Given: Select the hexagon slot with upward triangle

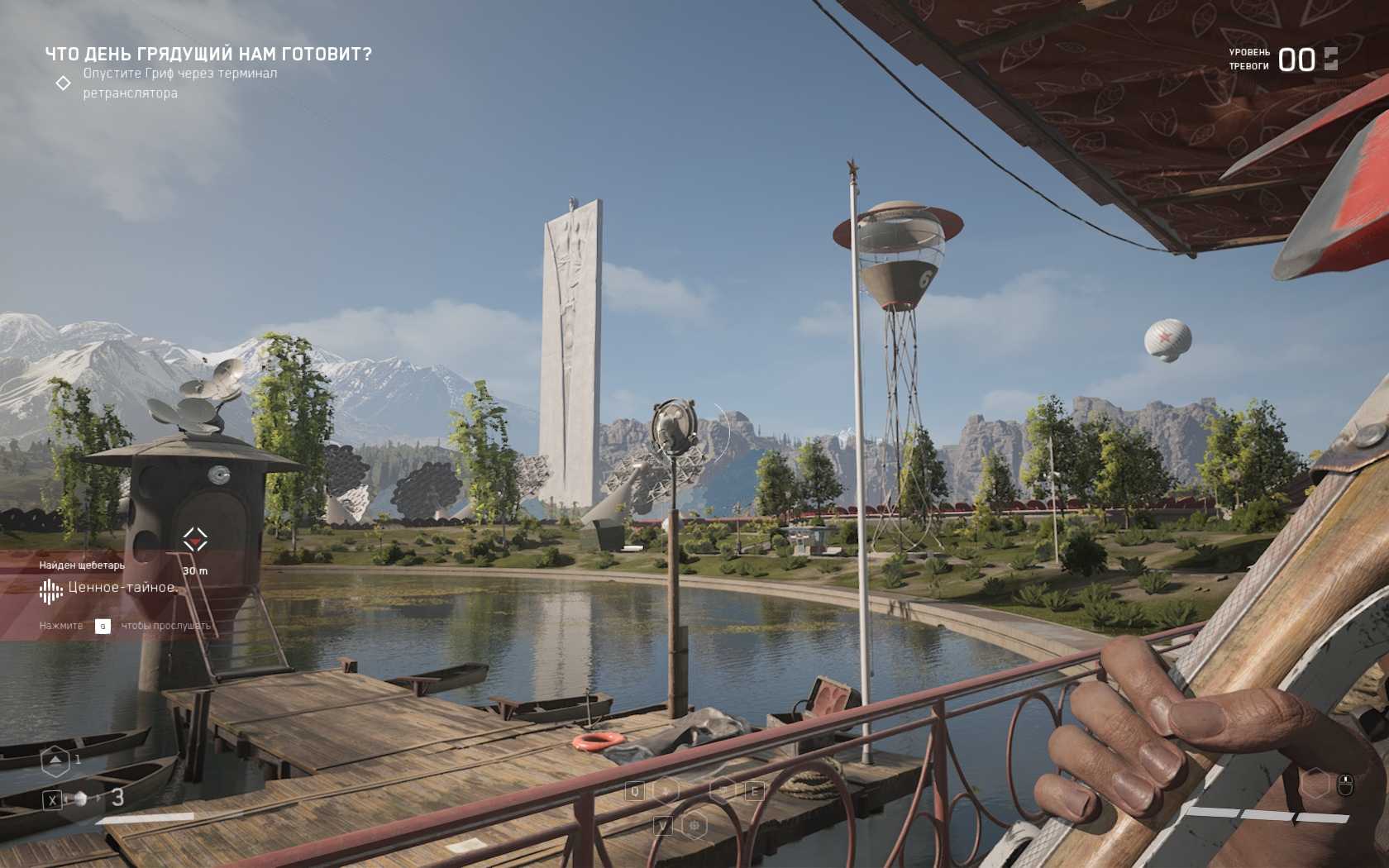Looking at the screenshot, I should (55, 761).
